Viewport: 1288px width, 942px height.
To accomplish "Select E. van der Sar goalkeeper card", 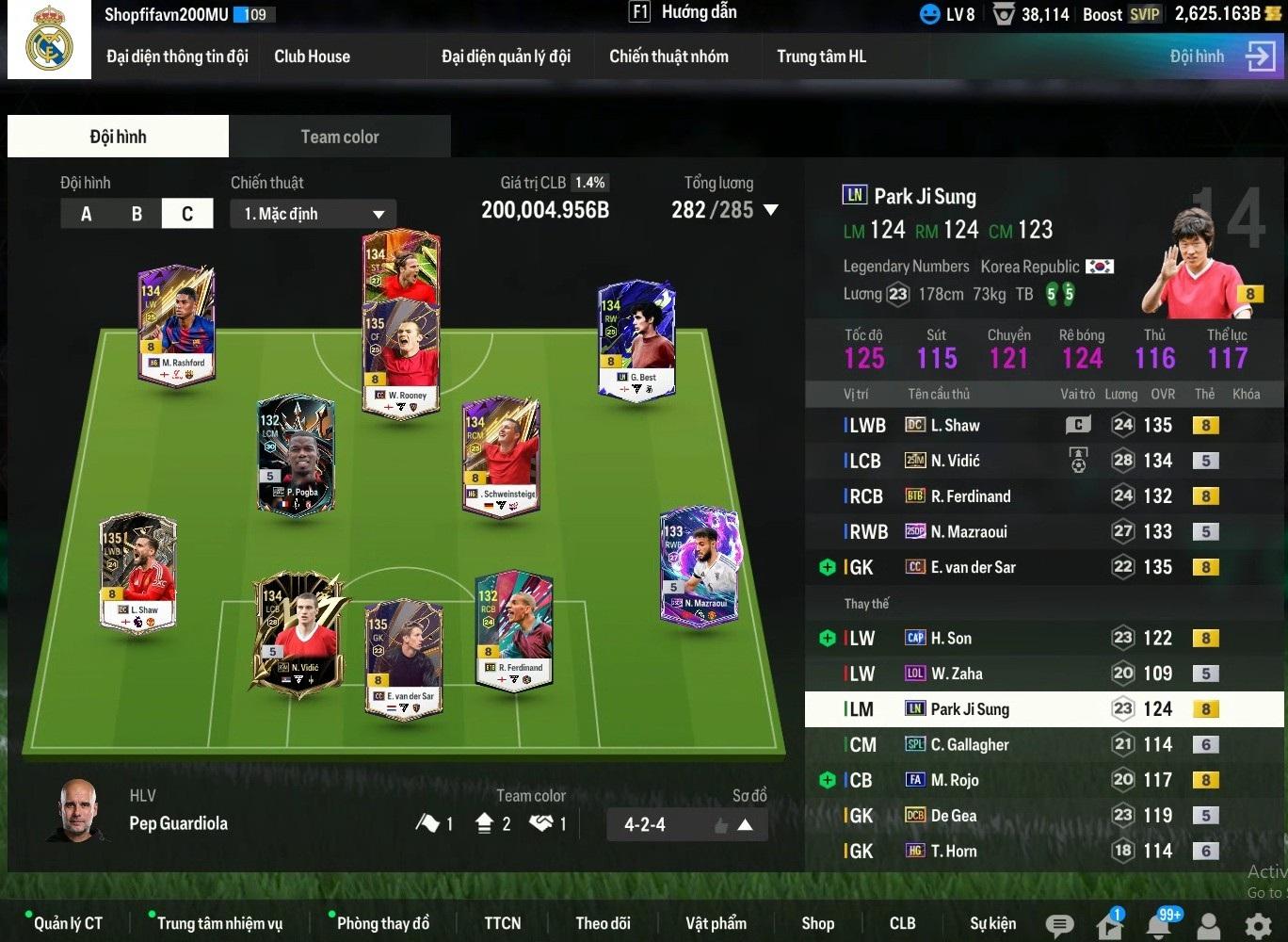I will pyautogui.click(x=403, y=659).
